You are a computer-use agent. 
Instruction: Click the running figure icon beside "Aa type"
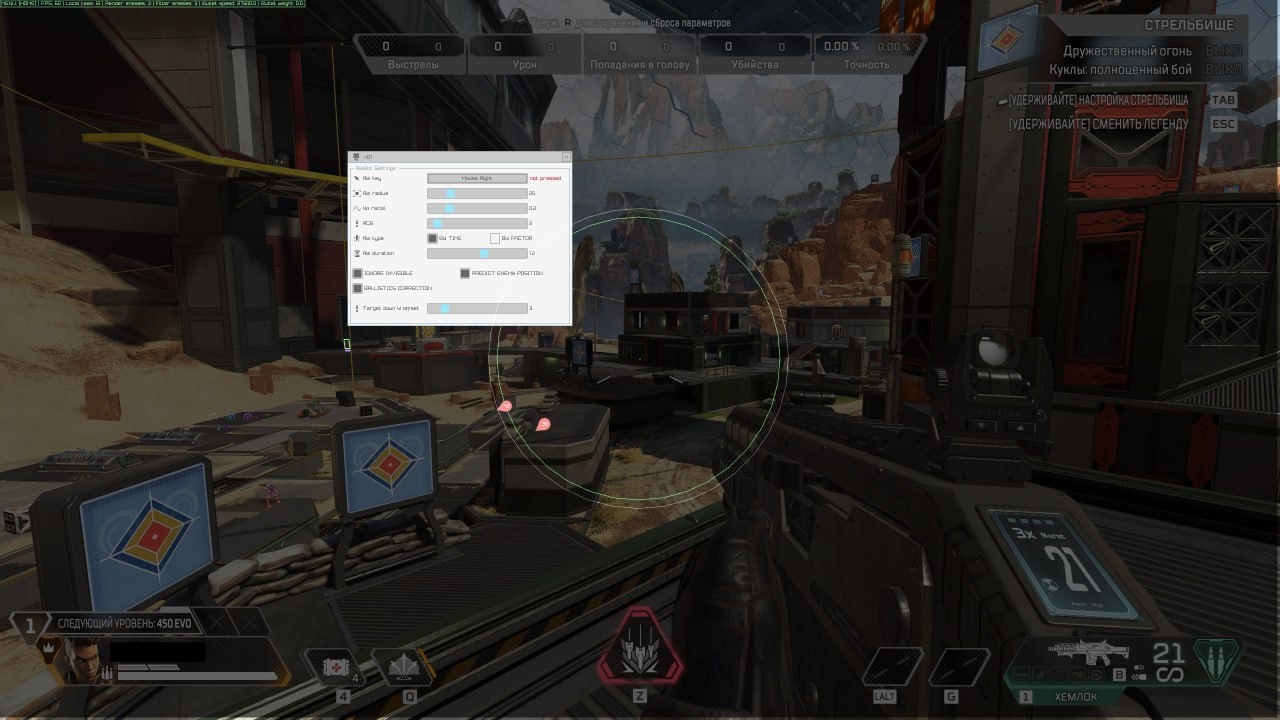[355, 238]
